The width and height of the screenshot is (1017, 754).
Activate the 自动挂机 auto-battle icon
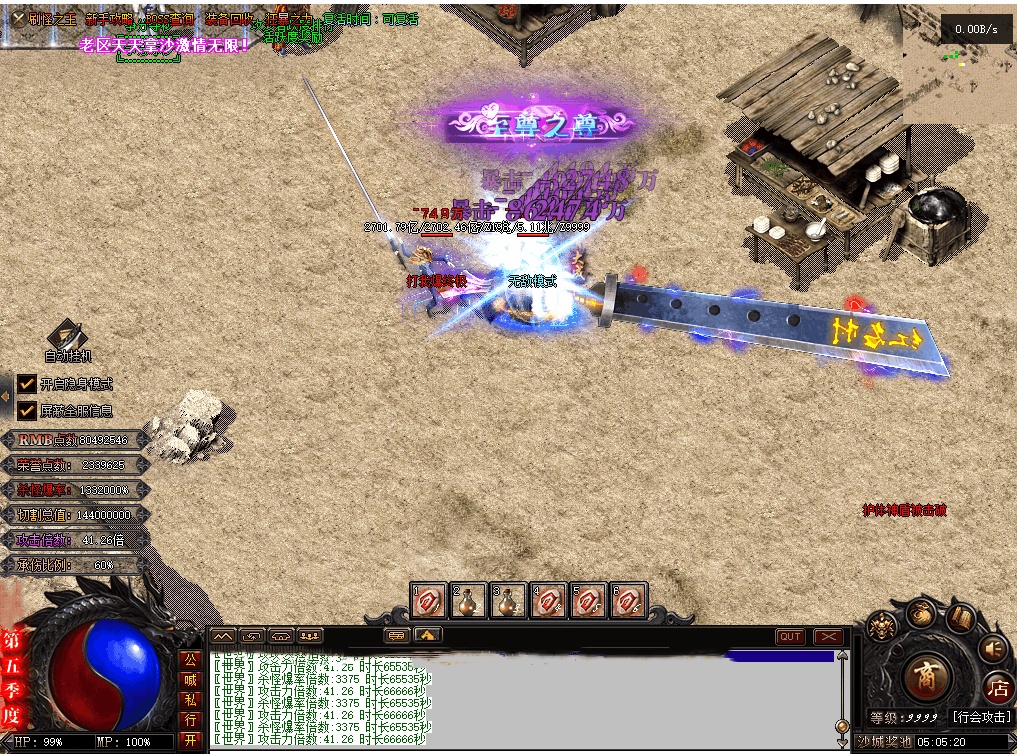click(67, 339)
